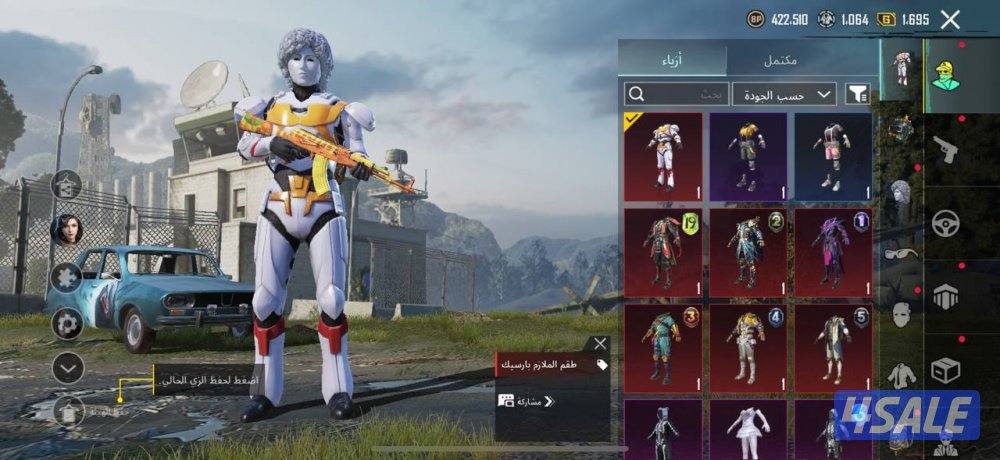Close the inventory screen with the top X
The width and height of the screenshot is (1000, 460).
950,19
